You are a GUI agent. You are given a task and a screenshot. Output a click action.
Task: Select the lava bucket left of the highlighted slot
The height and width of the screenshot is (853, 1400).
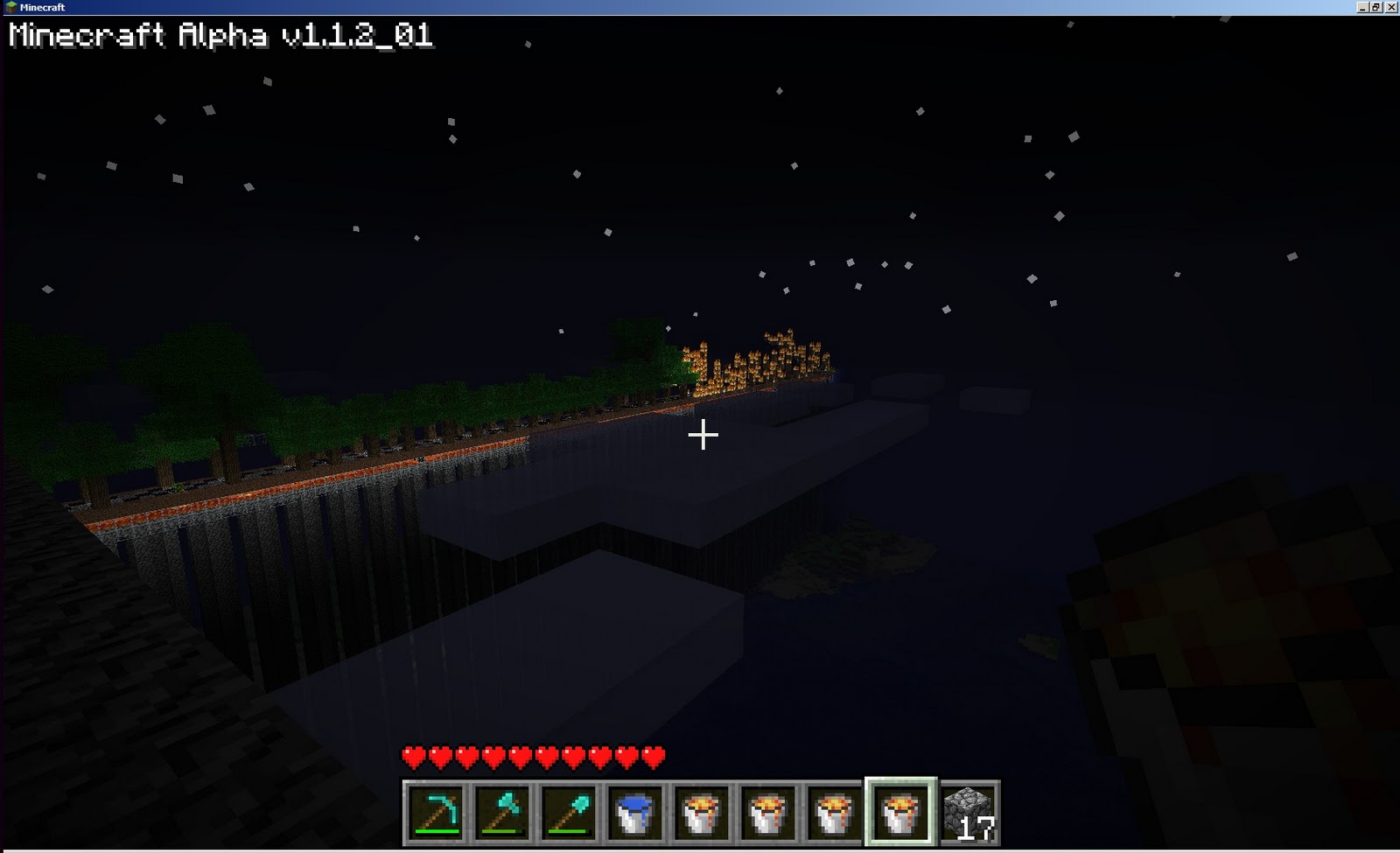coord(836,814)
